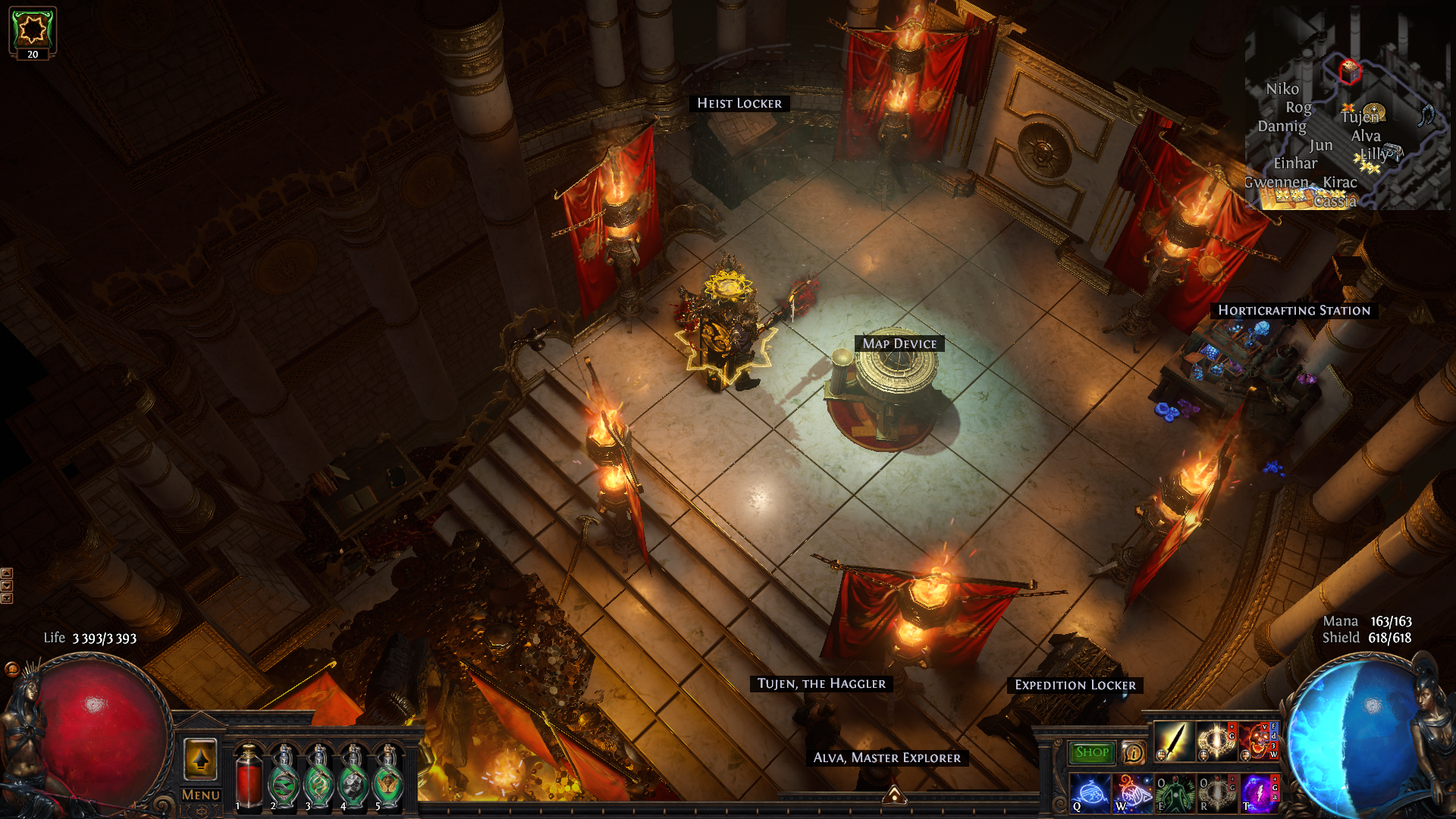The width and height of the screenshot is (1456, 819).
Task: Activate the green humanoid aura on E
Action: (1174, 792)
